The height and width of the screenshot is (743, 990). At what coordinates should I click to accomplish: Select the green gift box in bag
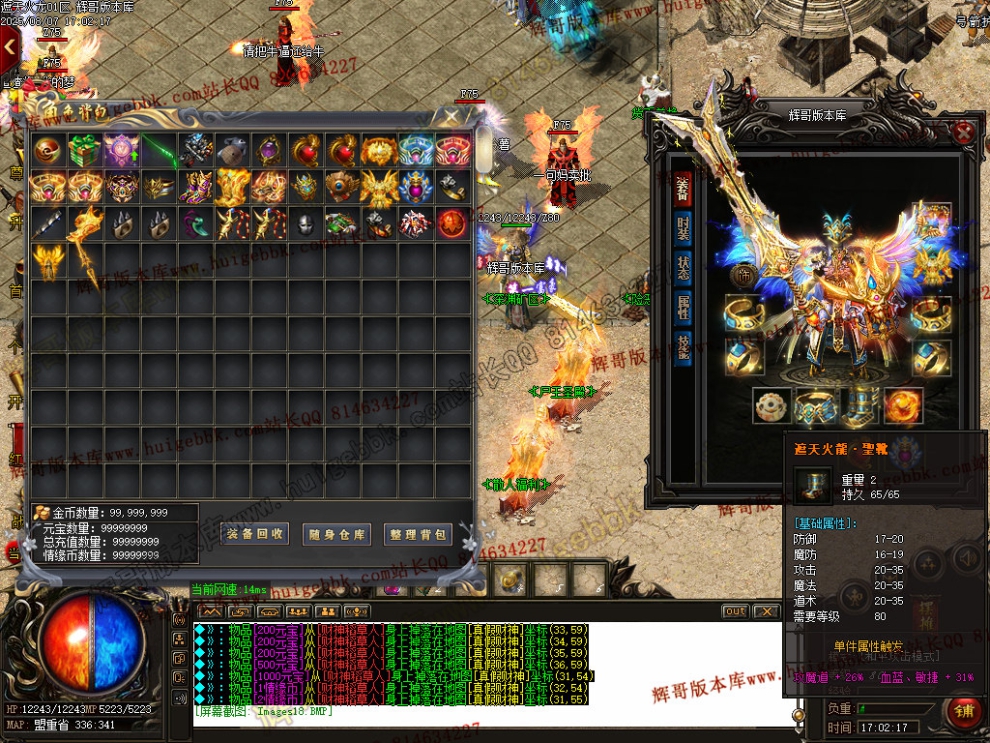(x=83, y=151)
